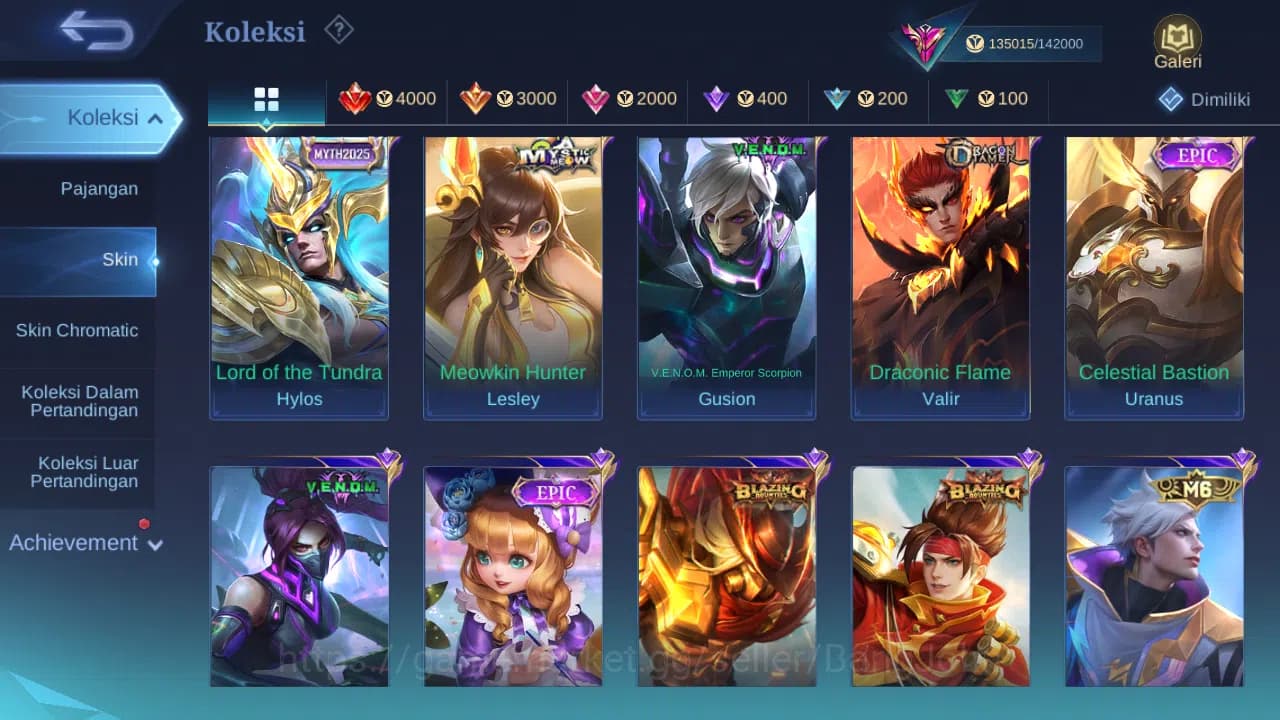Open the Galeri icon
Screen dimensions: 1280x720
(1176, 42)
